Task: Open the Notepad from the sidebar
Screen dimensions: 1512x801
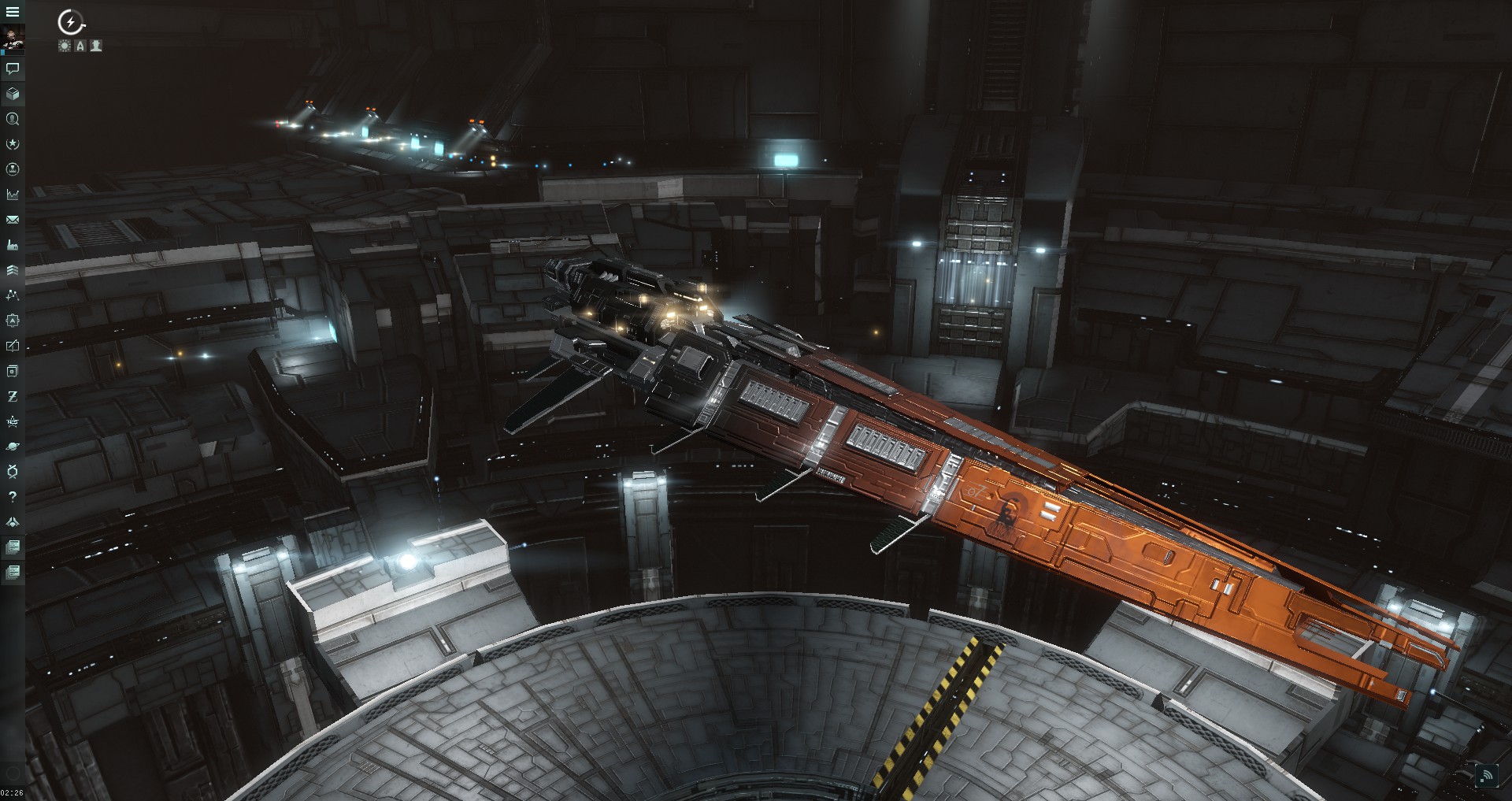Action: coord(12,344)
